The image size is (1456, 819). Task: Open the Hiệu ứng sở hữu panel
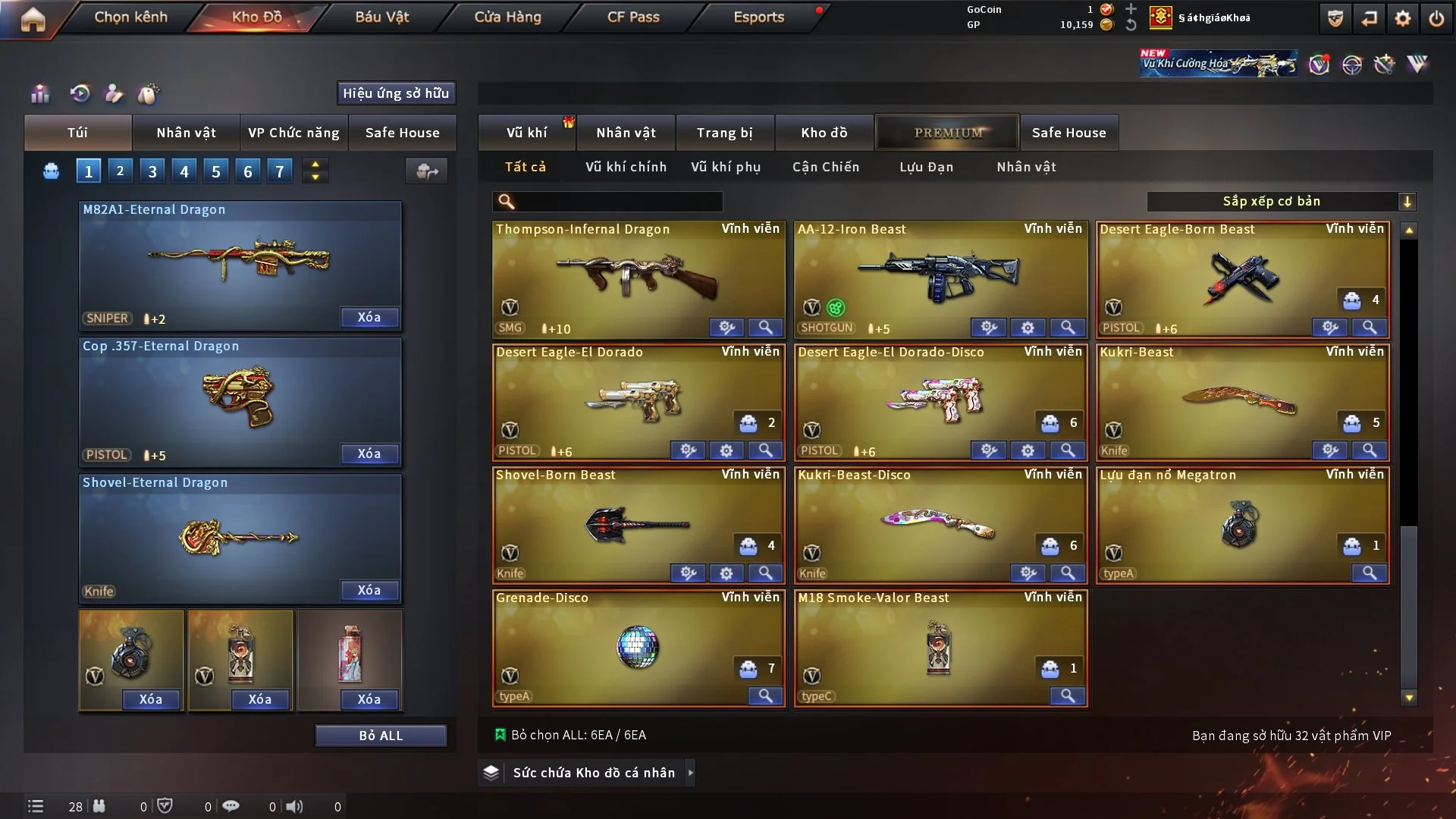tap(395, 93)
